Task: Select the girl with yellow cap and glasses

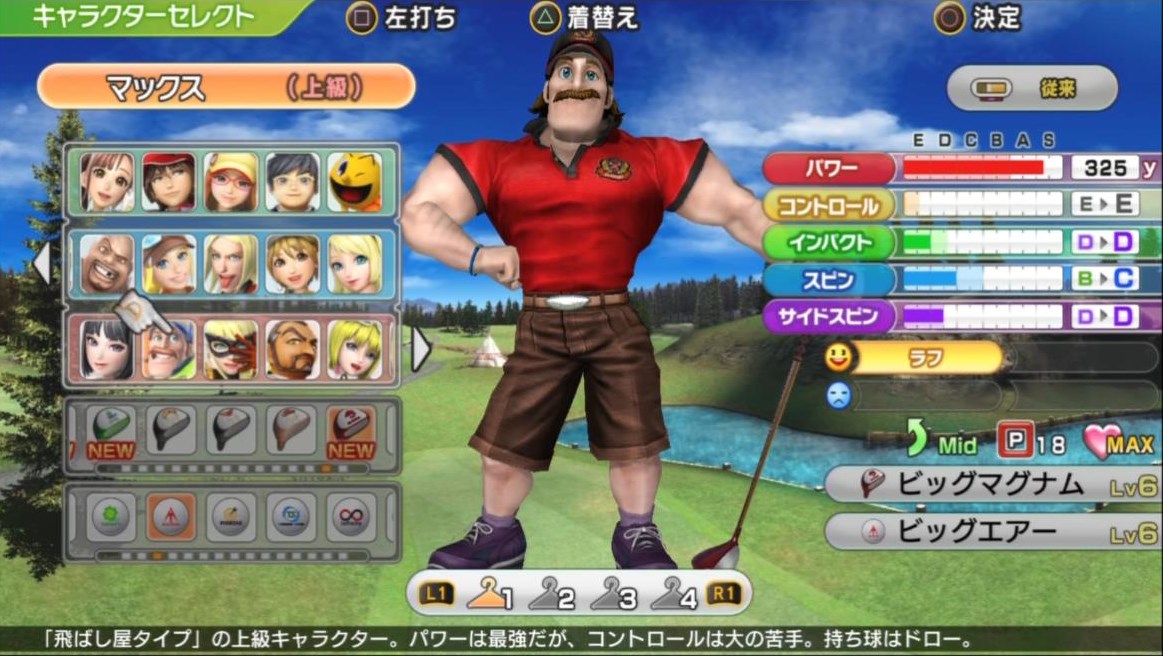Action: [231, 181]
